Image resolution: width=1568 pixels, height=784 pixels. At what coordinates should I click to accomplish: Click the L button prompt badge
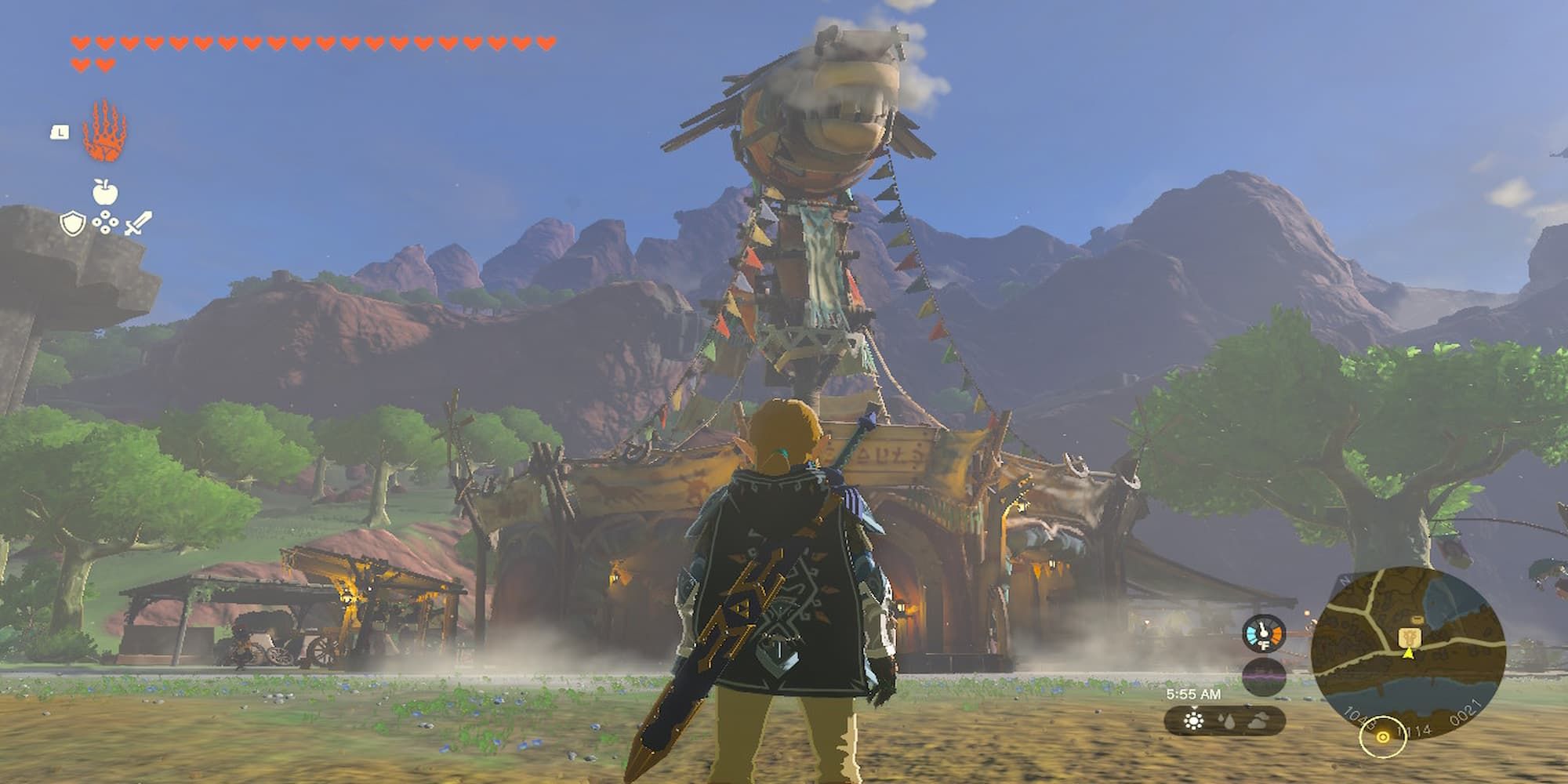[60, 132]
